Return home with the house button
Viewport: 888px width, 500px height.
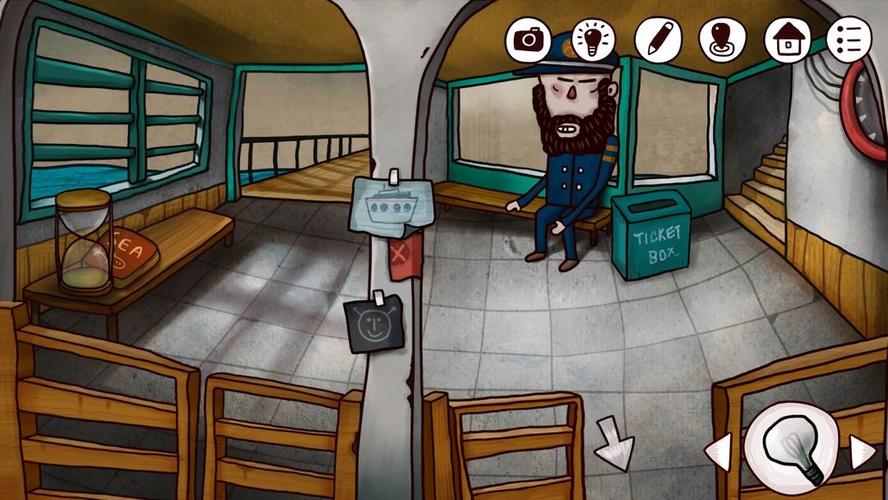click(x=787, y=40)
